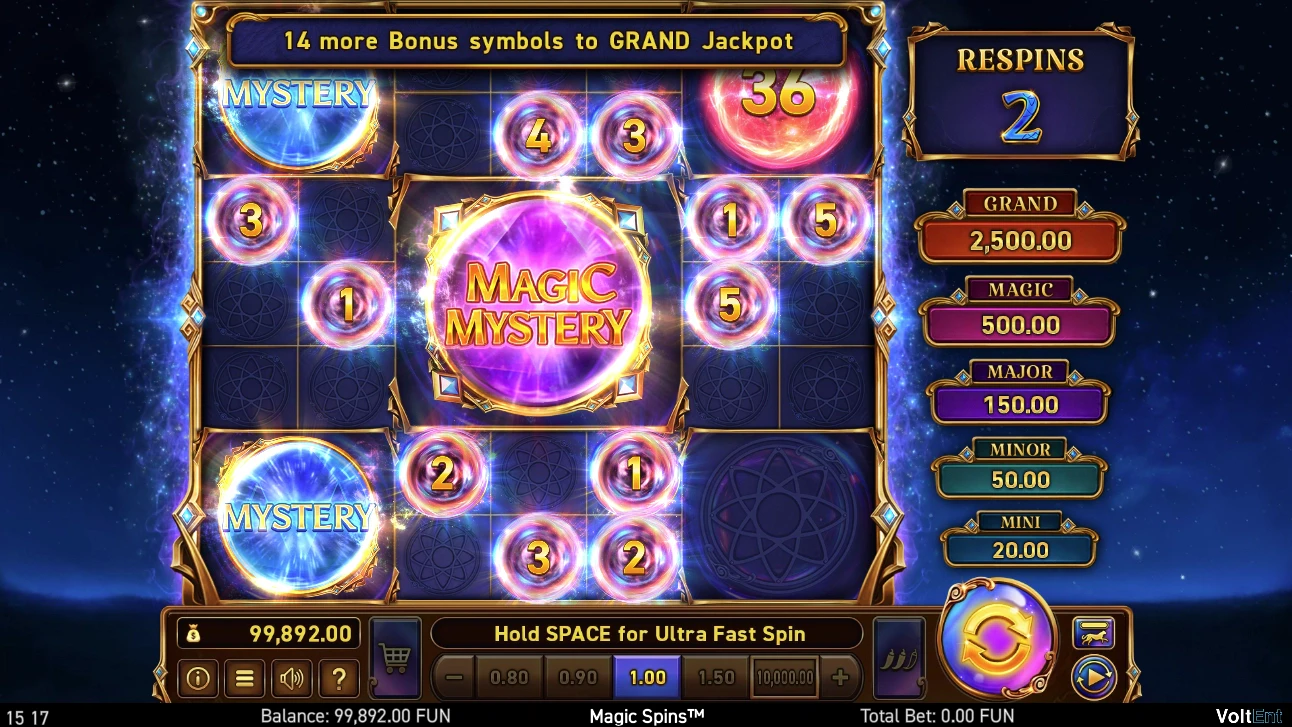Open the hamburger menu
Image resolution: width=1292 pixels, height=727 pixels.
click(x=244, y=678)
